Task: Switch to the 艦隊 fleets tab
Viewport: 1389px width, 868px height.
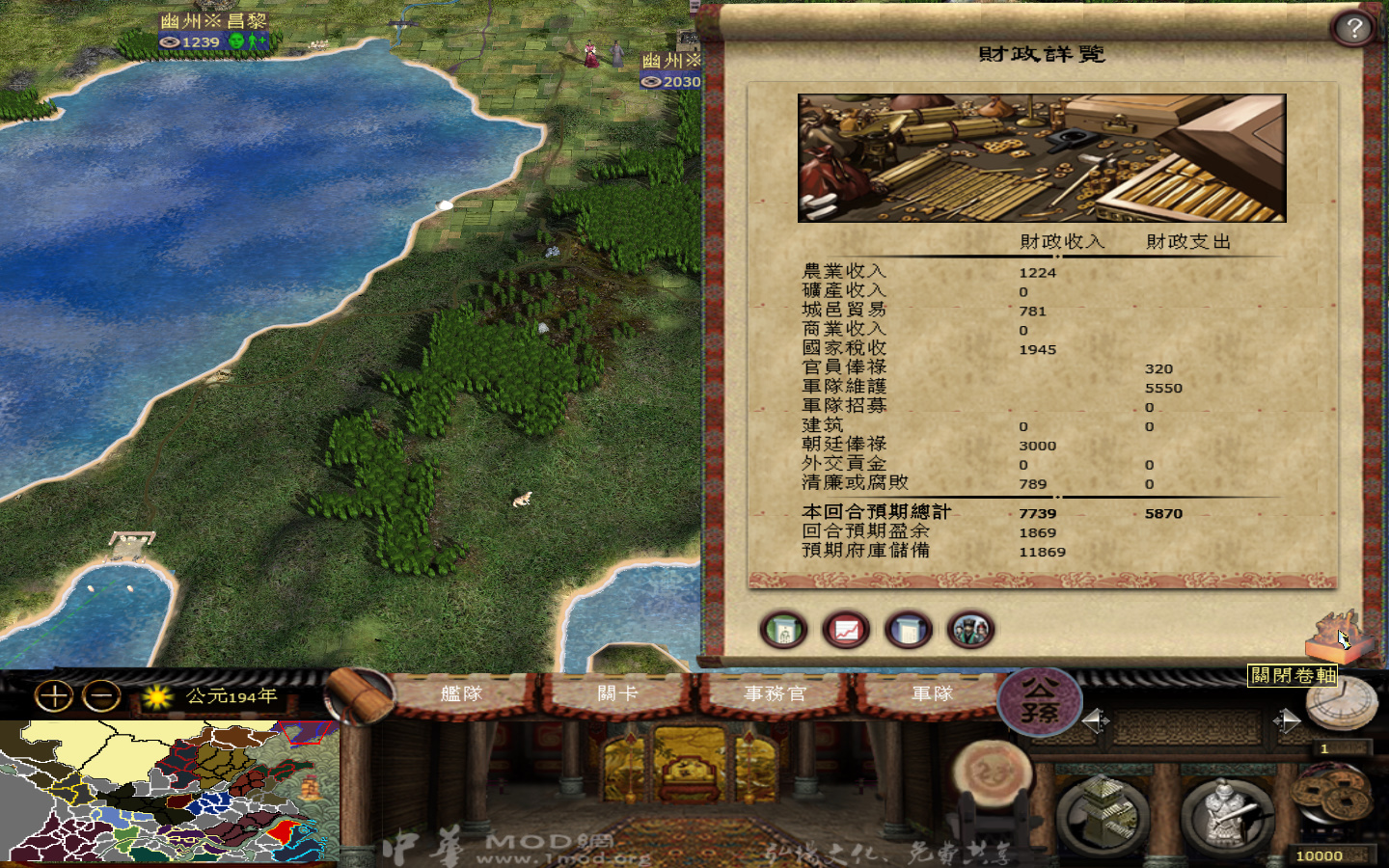Action: (x=461, y=692)
